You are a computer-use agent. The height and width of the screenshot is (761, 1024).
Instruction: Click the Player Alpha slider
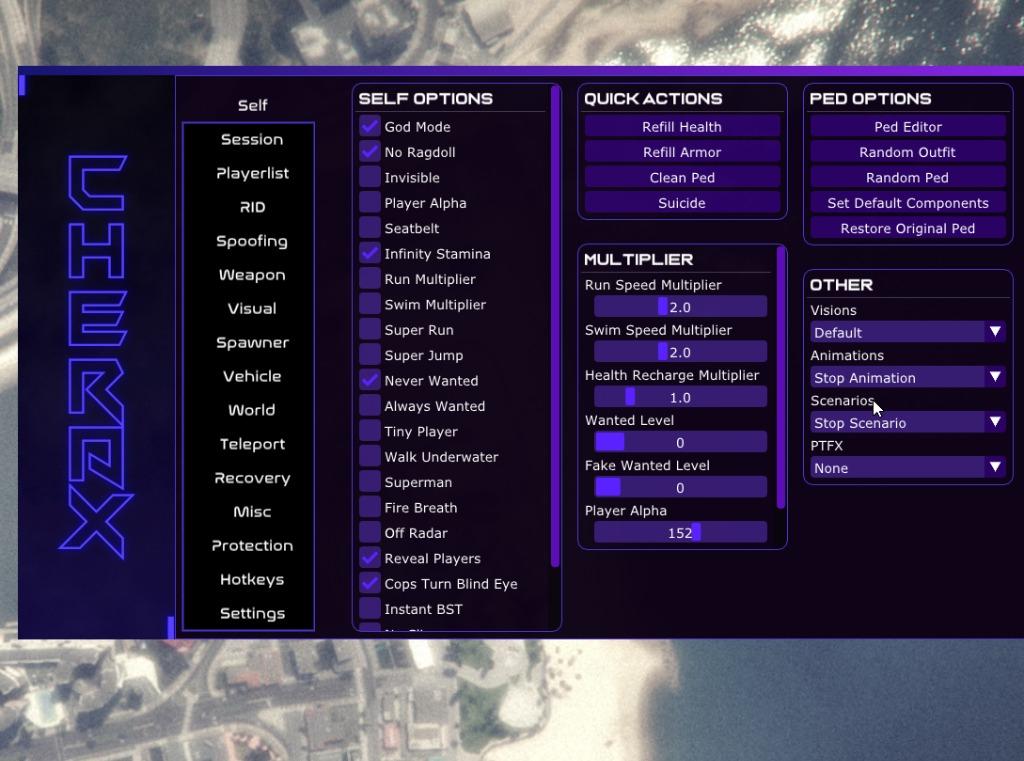tap(680, 533)
